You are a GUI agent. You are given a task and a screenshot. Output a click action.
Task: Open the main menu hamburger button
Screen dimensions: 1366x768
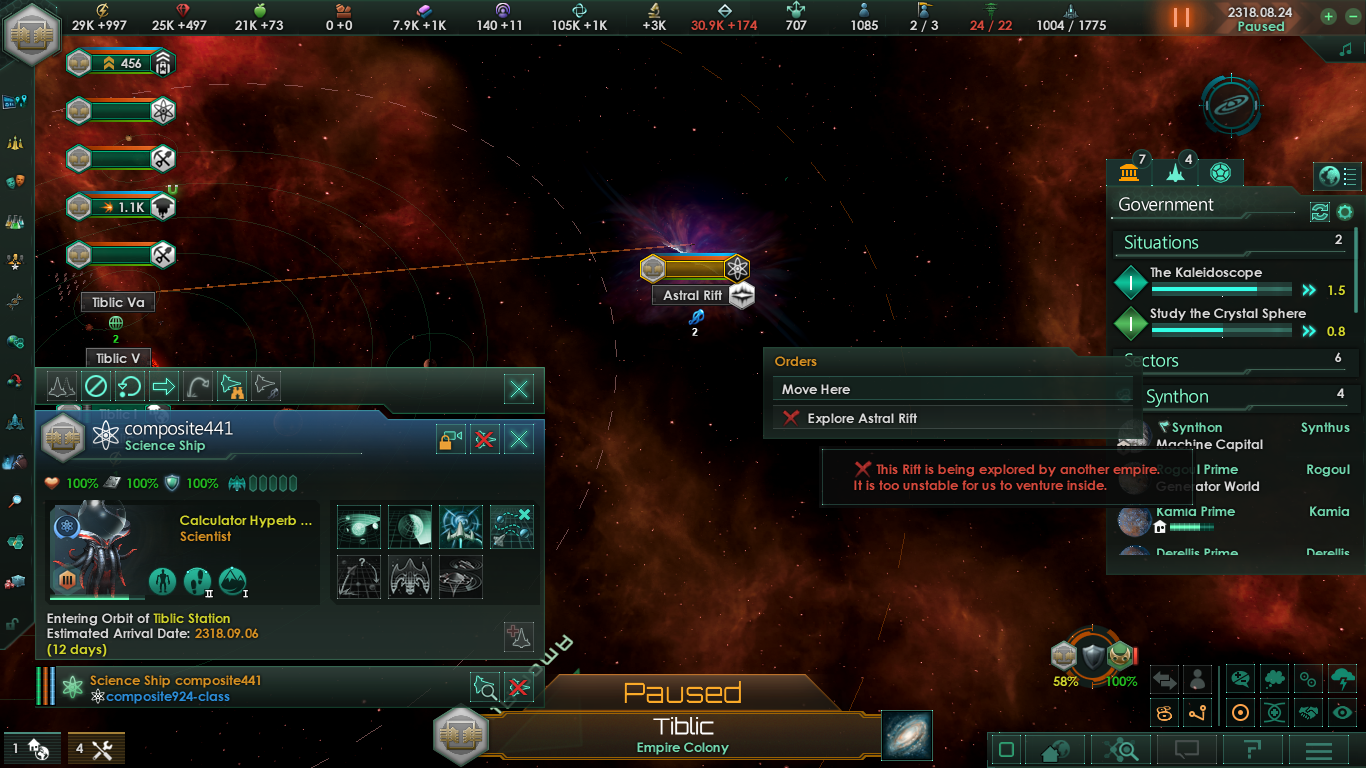[1318, 750]
